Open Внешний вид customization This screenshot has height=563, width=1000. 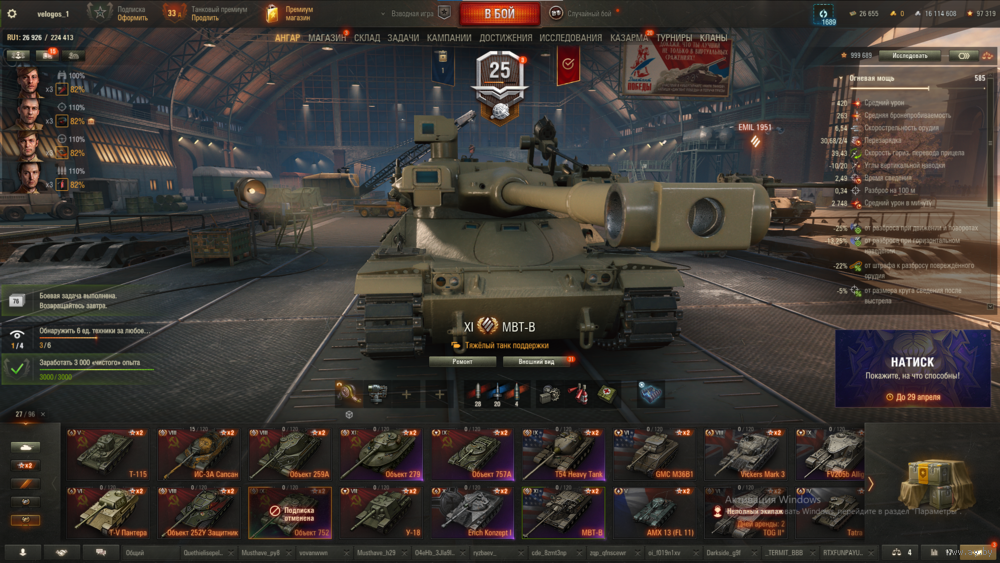pyautogui.click(x=537, y=361)
